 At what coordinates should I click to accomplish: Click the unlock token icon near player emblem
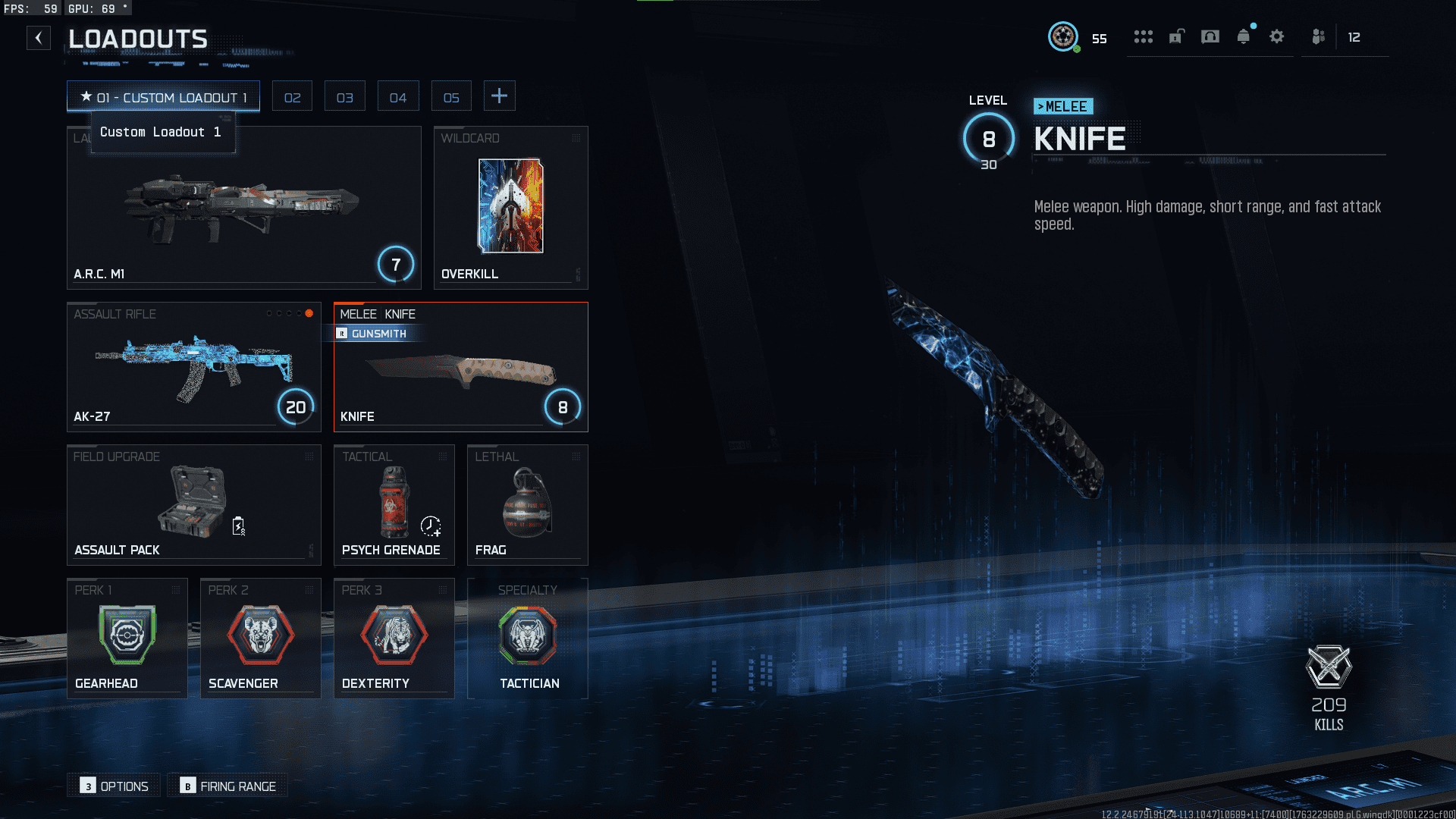click(1176, 36)
